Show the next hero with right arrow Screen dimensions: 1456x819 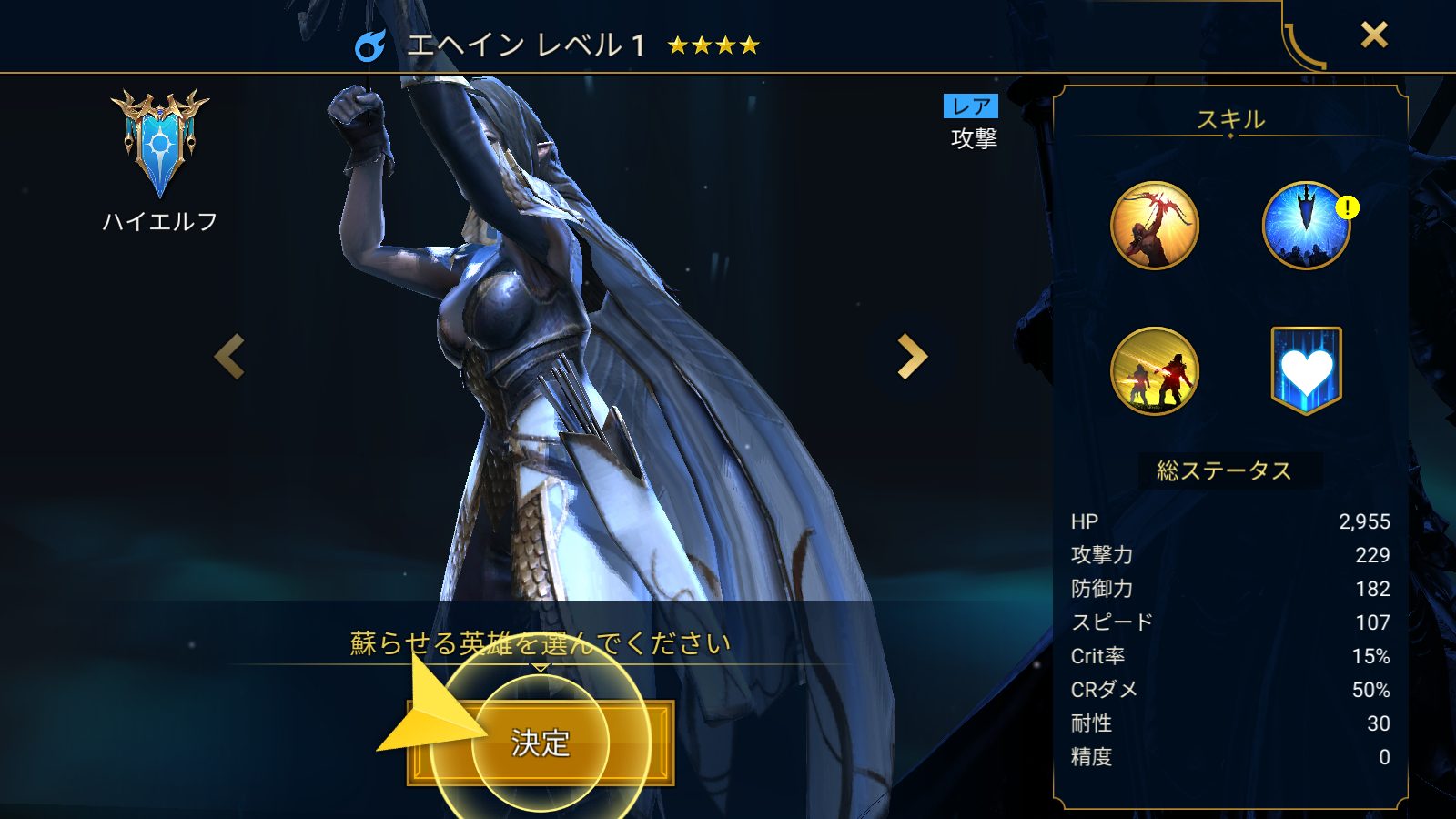click(911, 356)
